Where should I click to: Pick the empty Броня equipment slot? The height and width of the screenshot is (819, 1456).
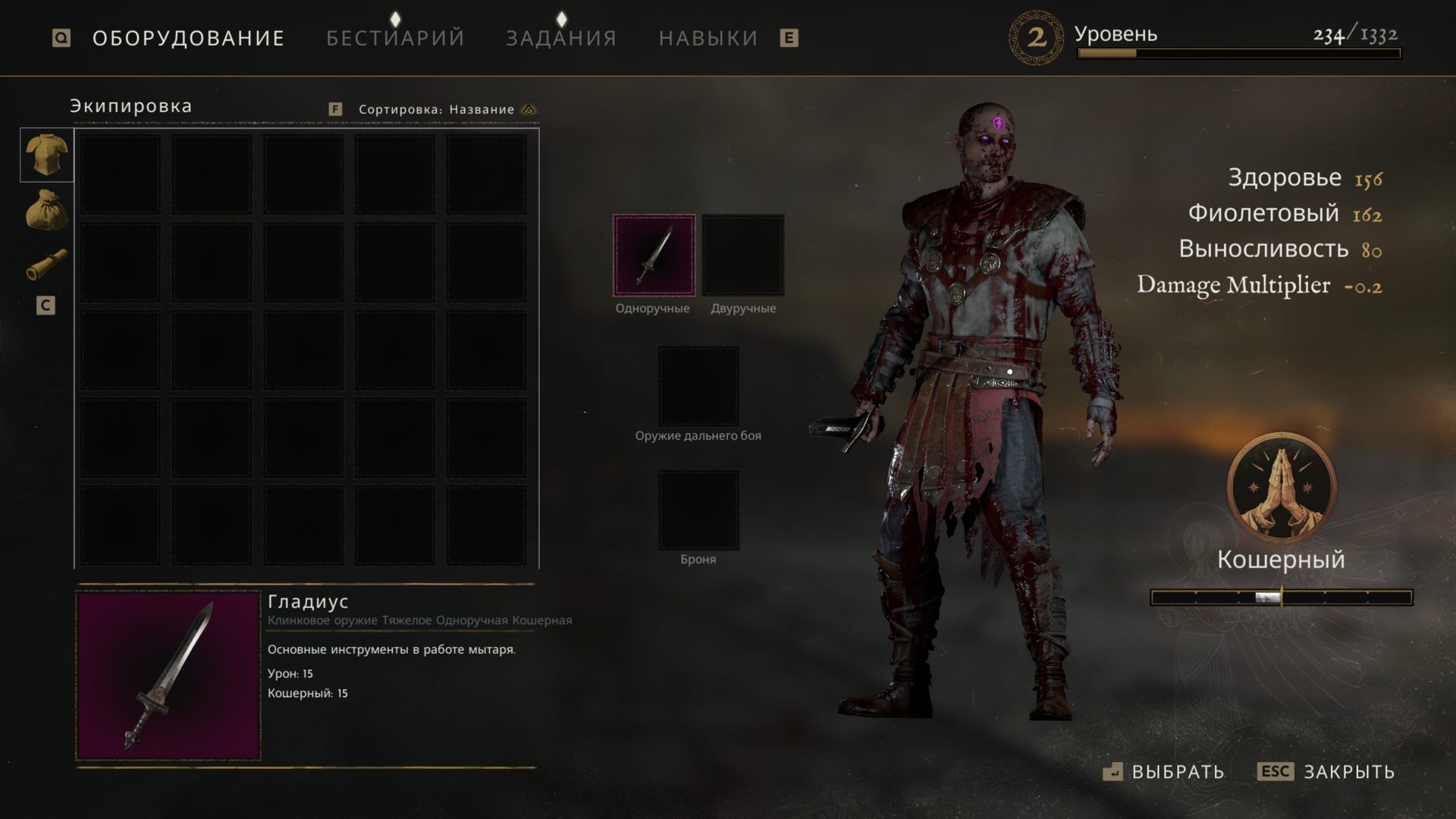click(x=698, y=510)
